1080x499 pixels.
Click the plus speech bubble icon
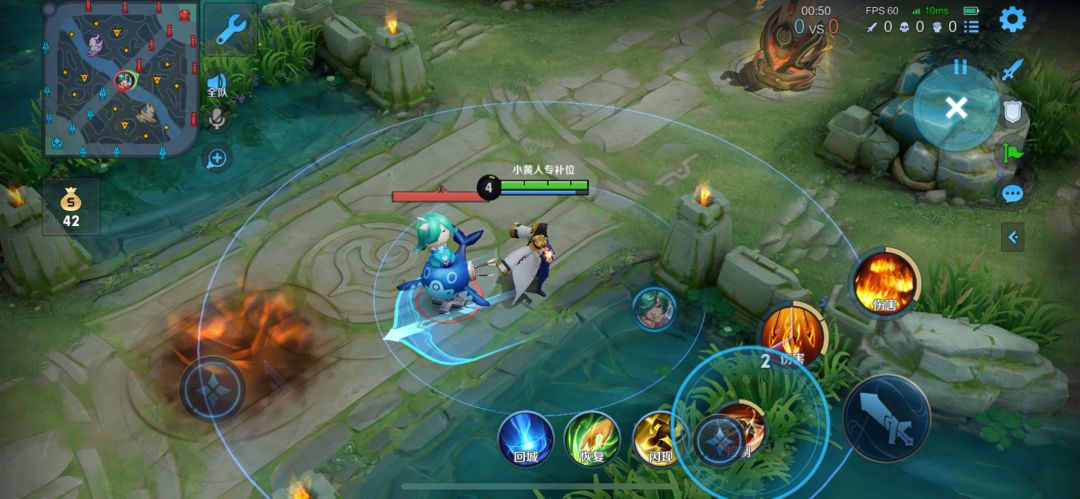[216, 157]
